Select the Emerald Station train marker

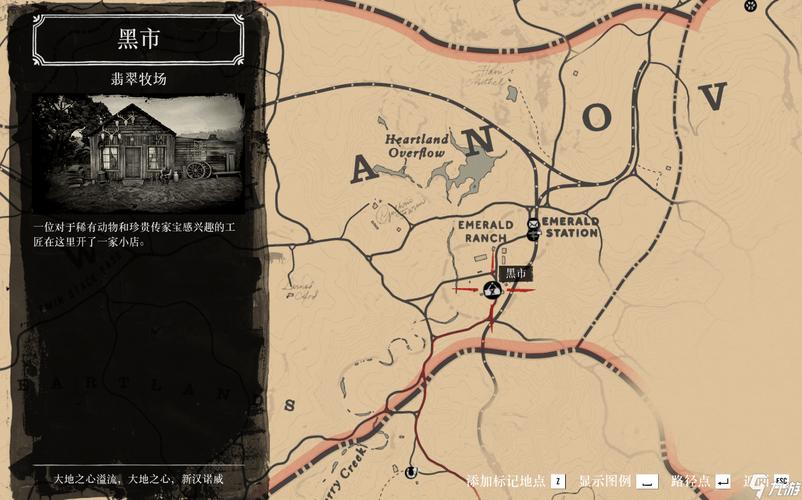coord(533,236)
